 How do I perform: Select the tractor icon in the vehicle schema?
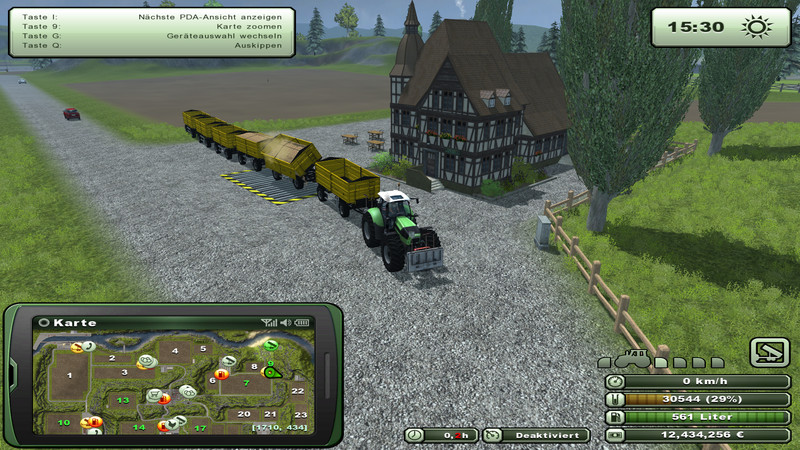[x=634, y=359]
